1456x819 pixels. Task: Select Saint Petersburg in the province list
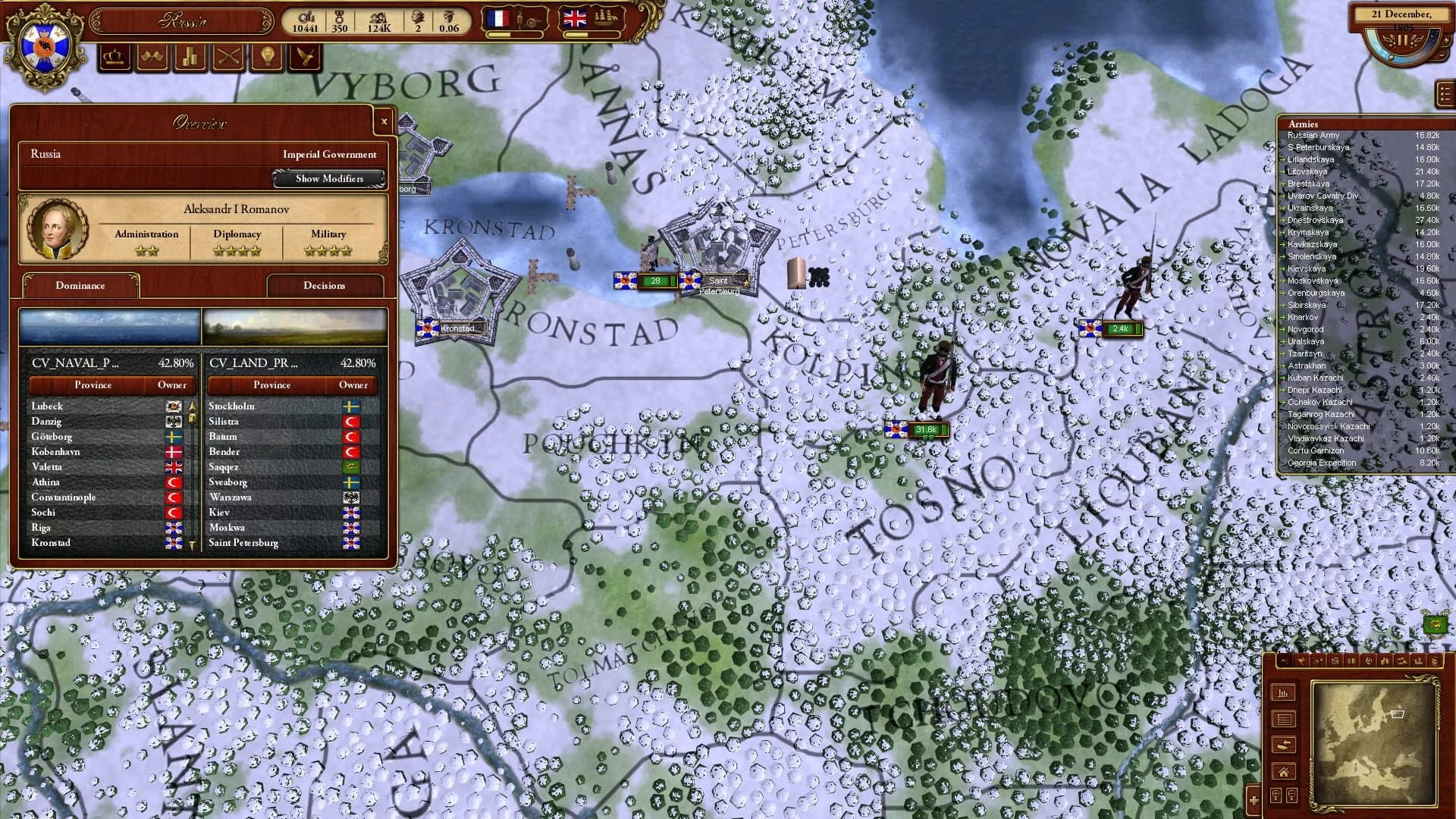pos(244,543)
